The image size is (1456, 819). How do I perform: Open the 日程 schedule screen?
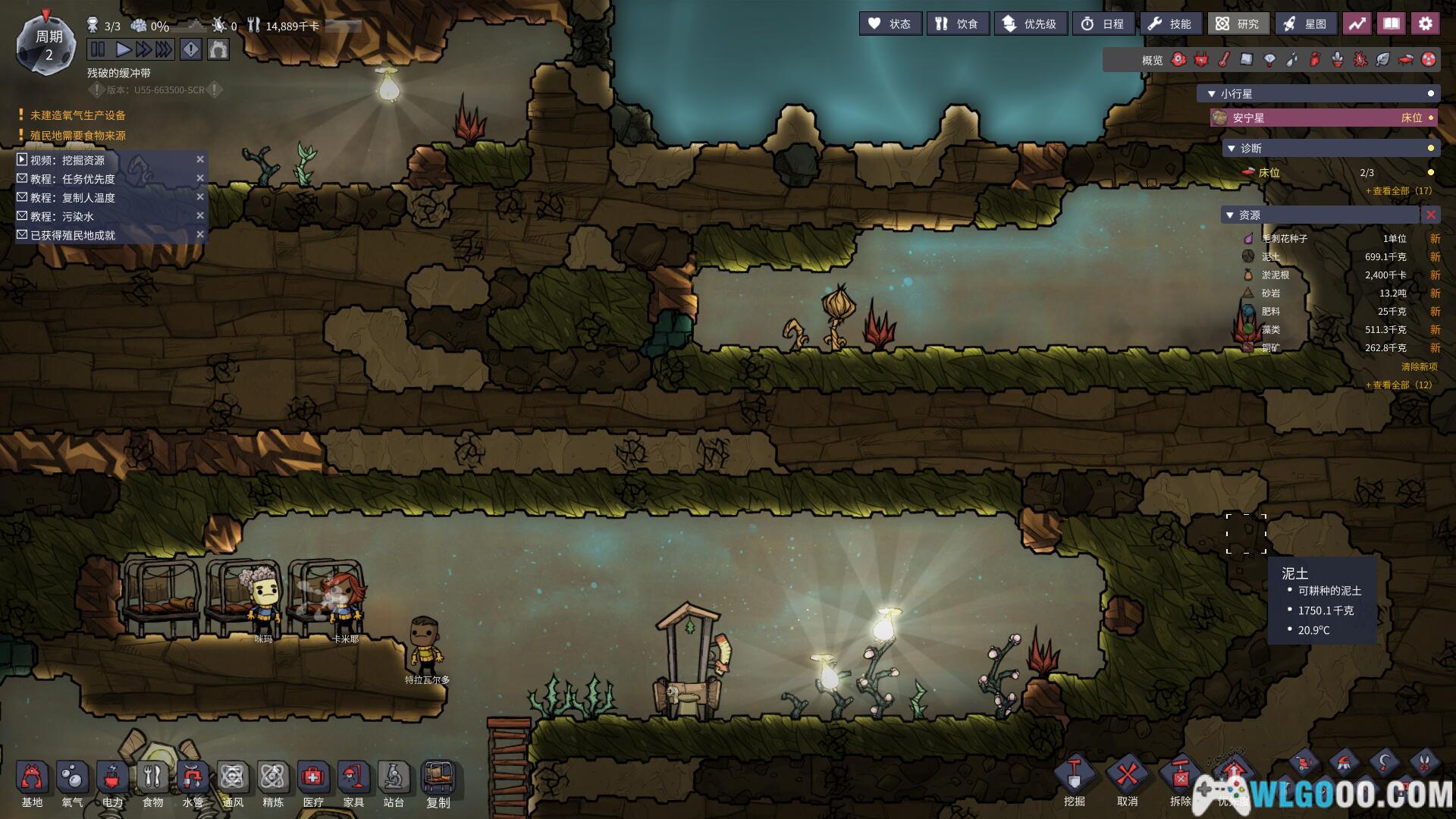tap(1103, 24)
